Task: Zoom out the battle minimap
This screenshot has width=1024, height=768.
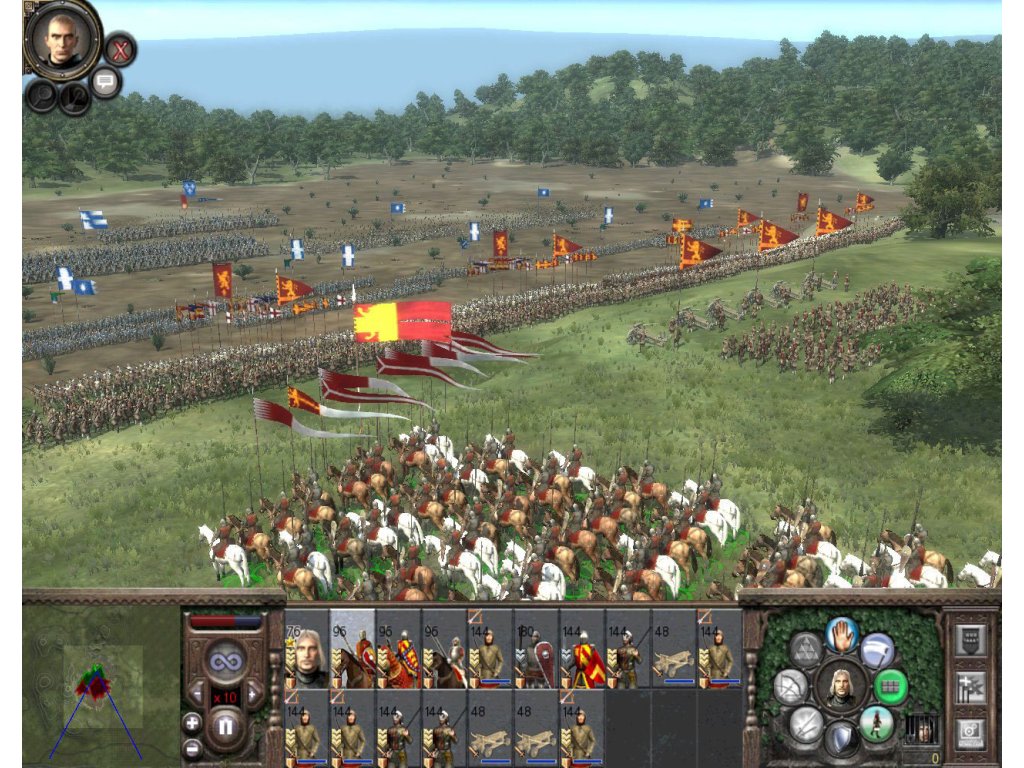Action: (191, 748)
